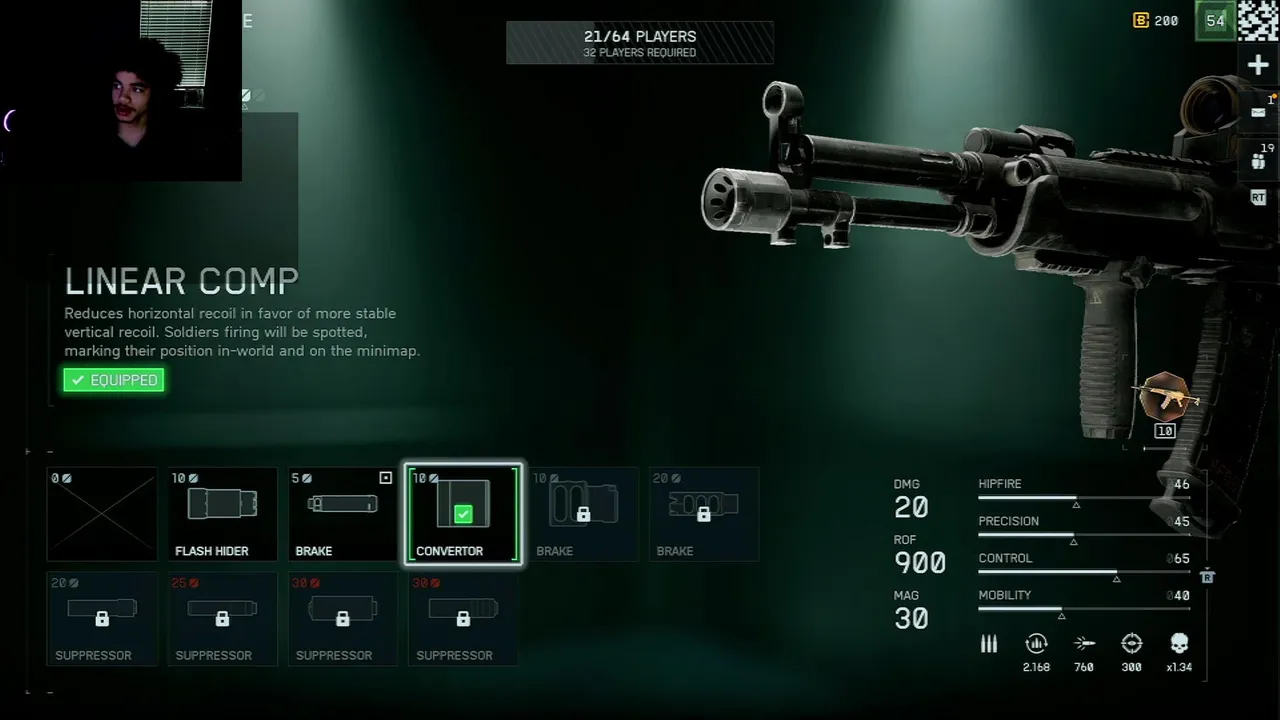Click the level 54 rank badge

tap(1215, 21)
